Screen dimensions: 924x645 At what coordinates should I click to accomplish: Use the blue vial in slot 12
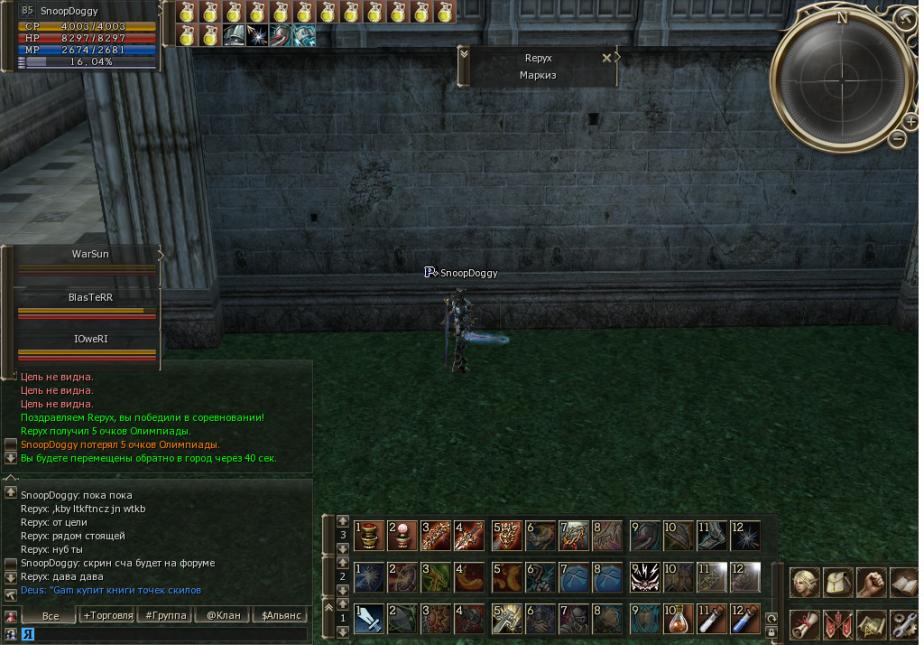745,619
